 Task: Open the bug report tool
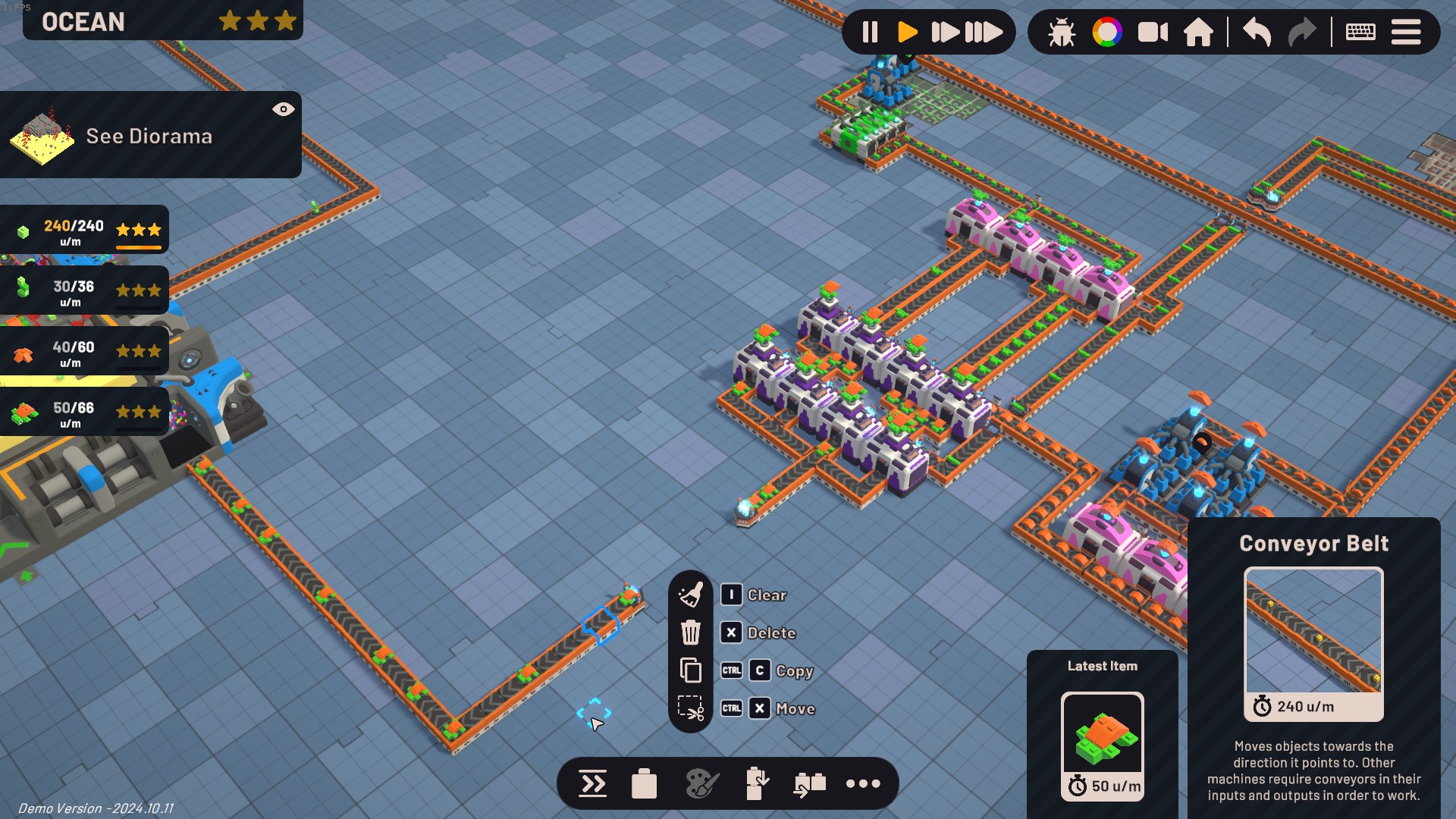(1061, 32)
